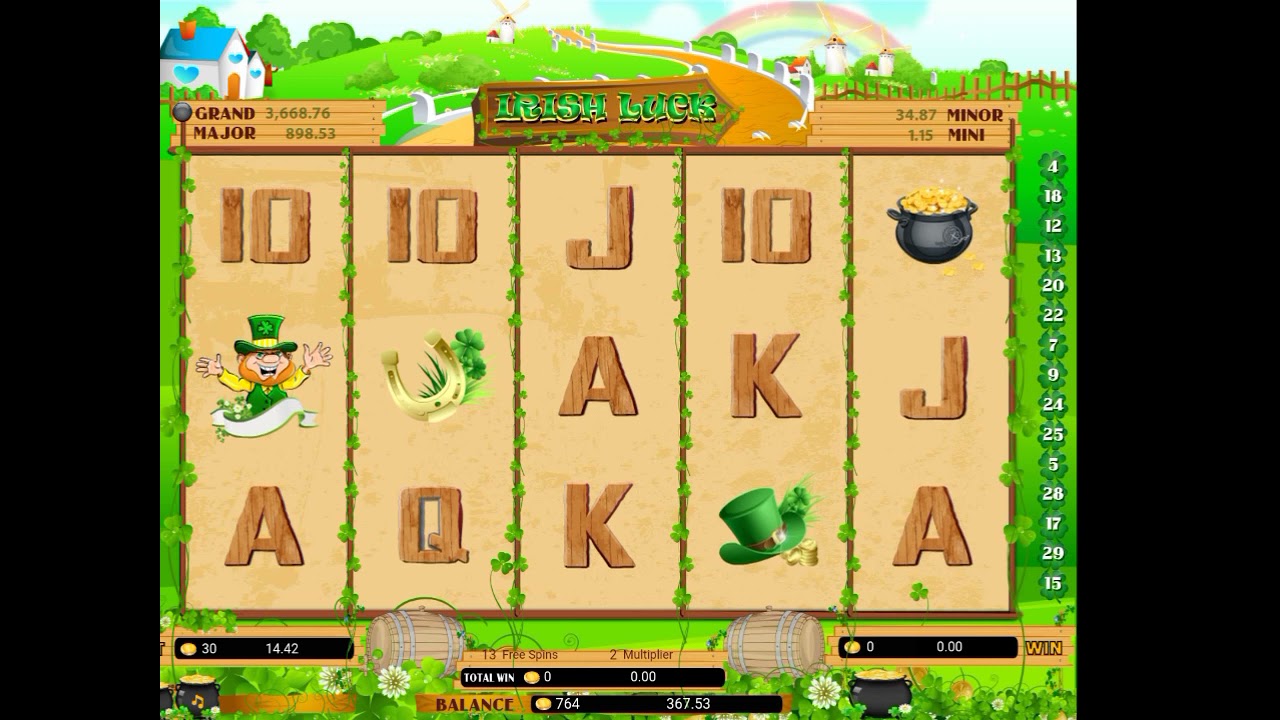Show payline 15 on the reels
The width and height of the screenshot is (1280, 720).
[1052, 583]
